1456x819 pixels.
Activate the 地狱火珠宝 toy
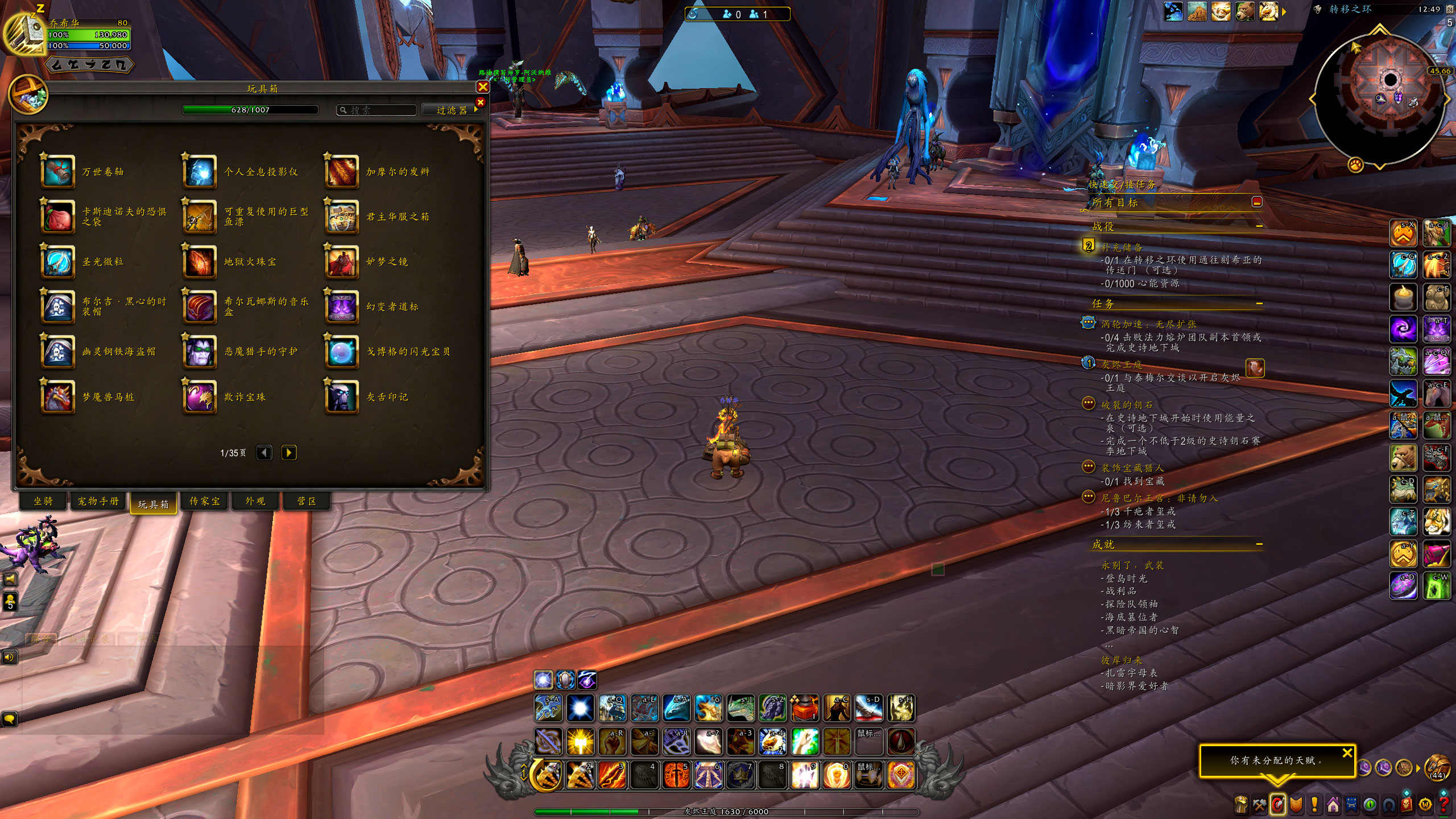tap(200, 262)
